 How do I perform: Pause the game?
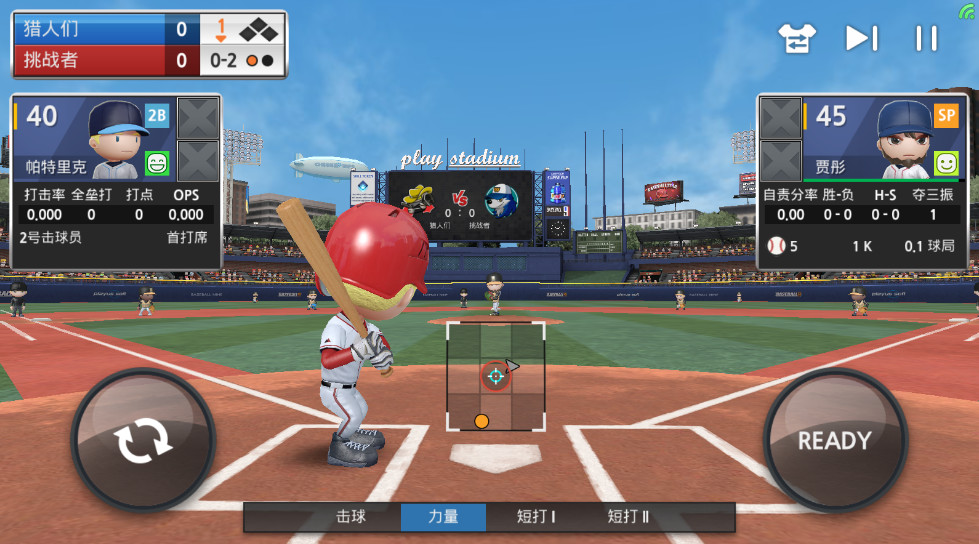click(926, 38)
